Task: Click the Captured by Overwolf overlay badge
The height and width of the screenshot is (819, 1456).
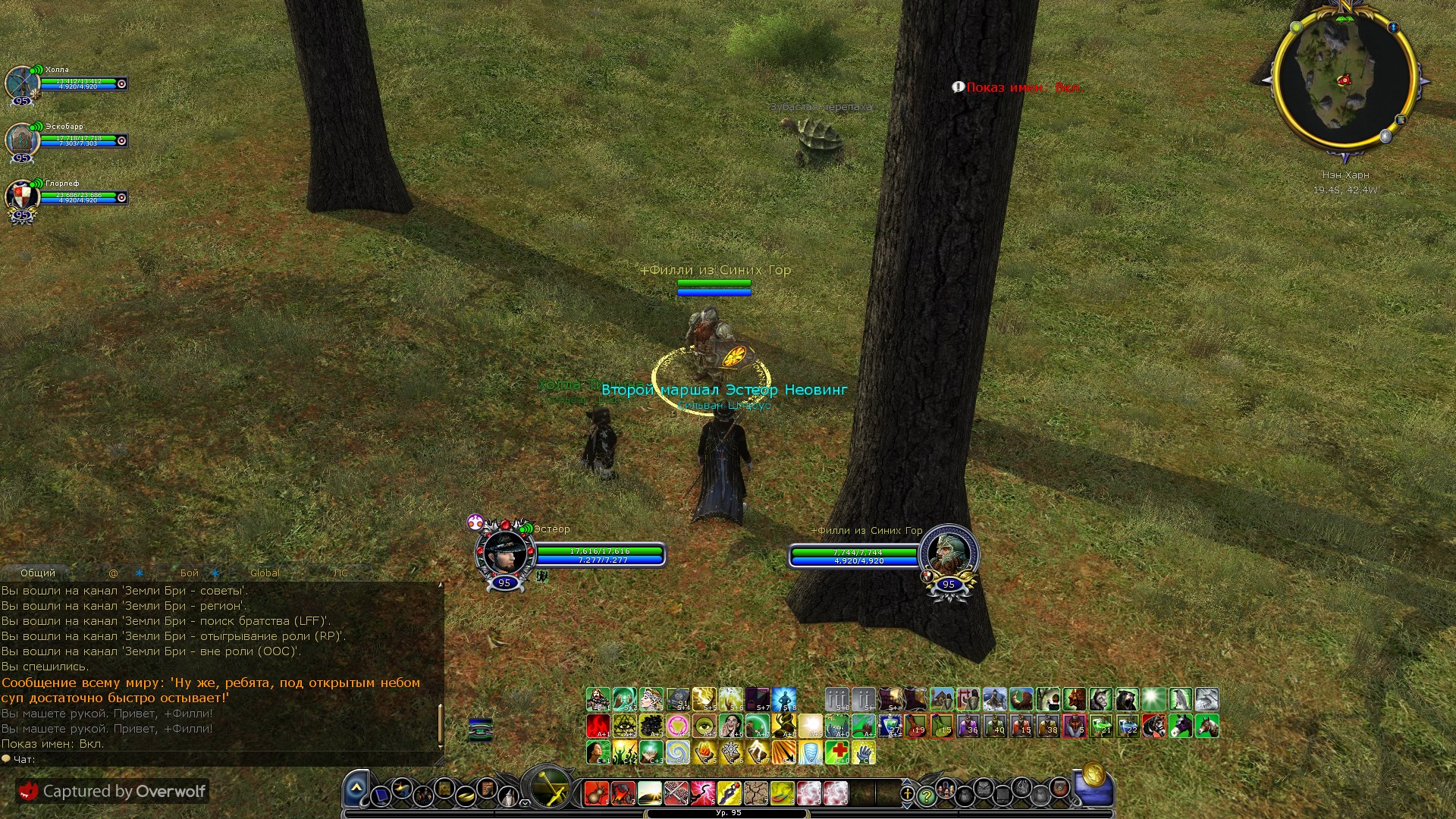Action: pos(112,791)
